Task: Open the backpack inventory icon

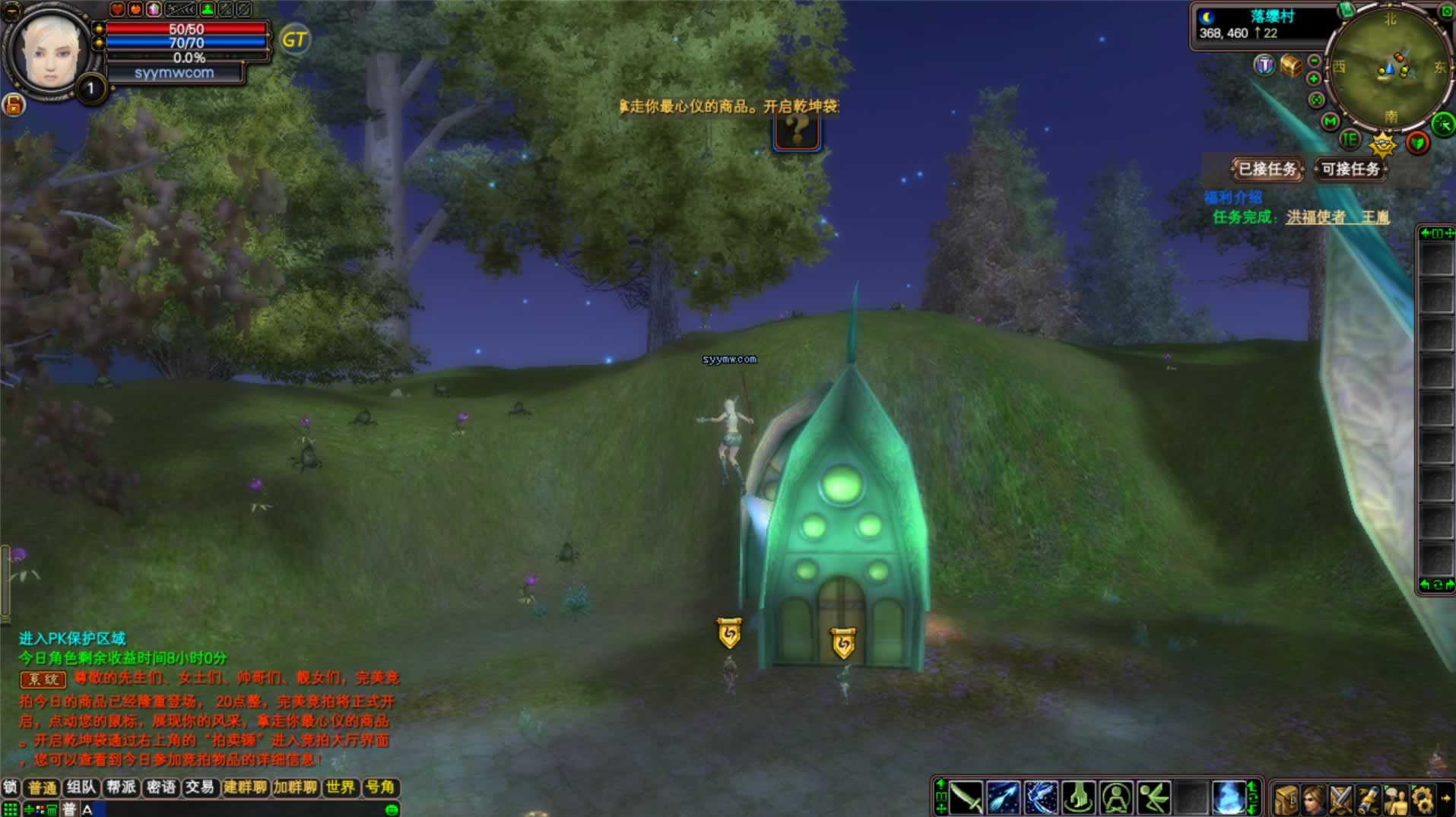Action: pyautogui.click(x=1286, y=800)
